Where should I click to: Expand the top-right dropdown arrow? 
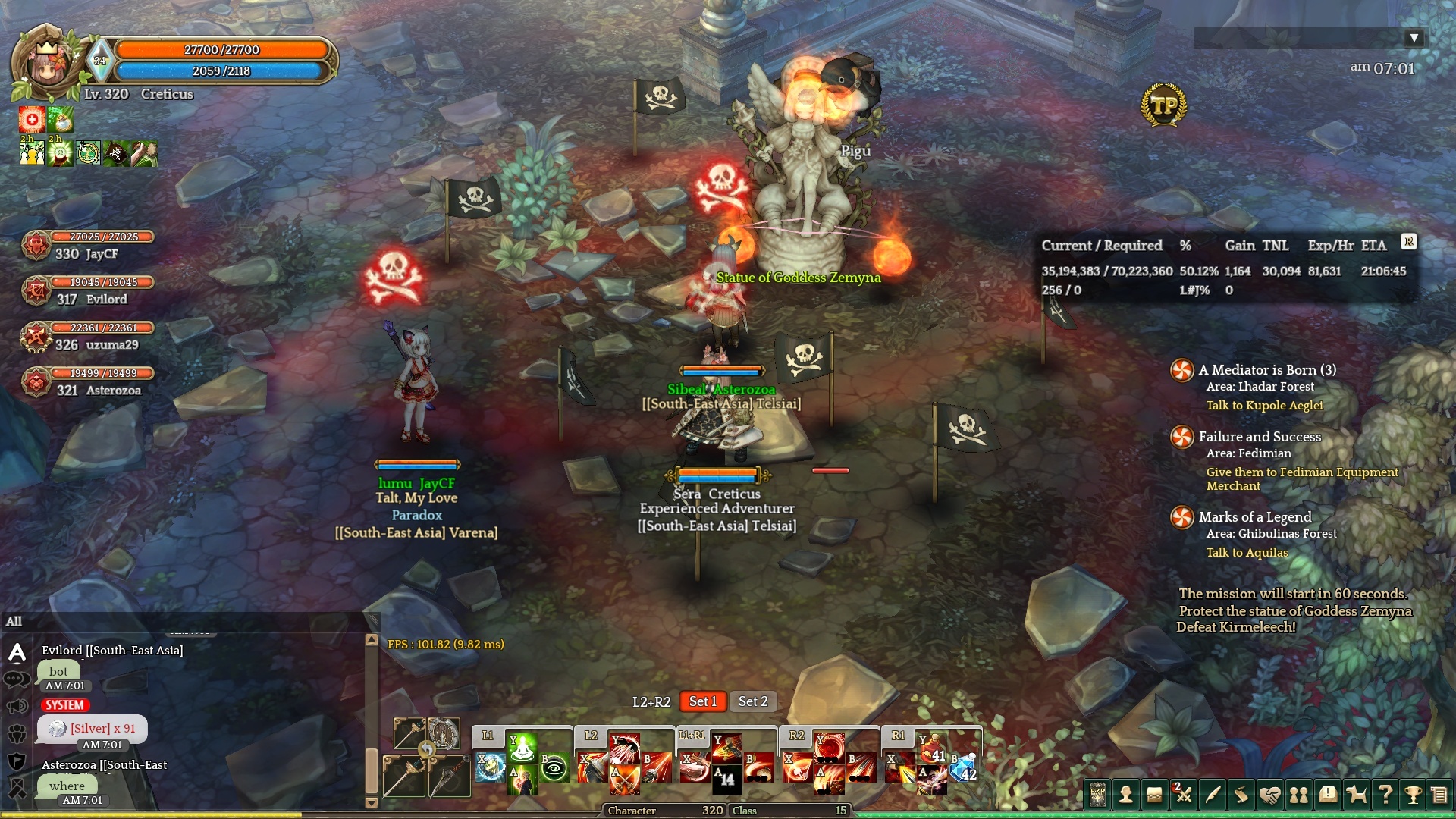coord(1414,38)
